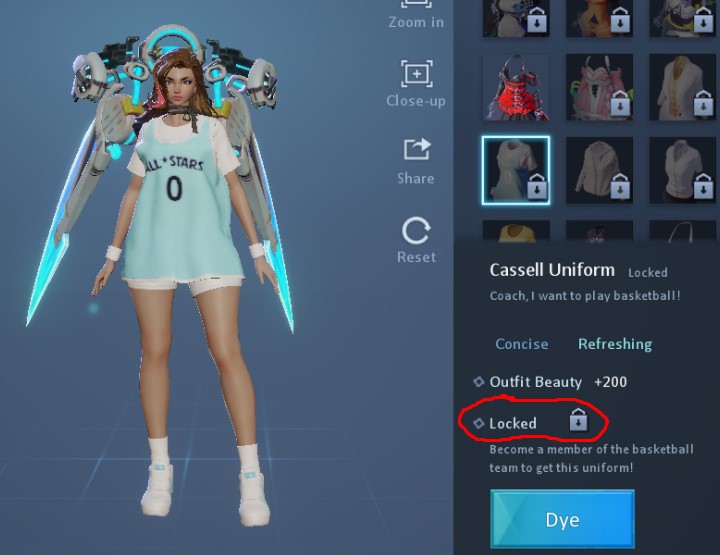Switch to Close-up view

(x=416, y=82)
